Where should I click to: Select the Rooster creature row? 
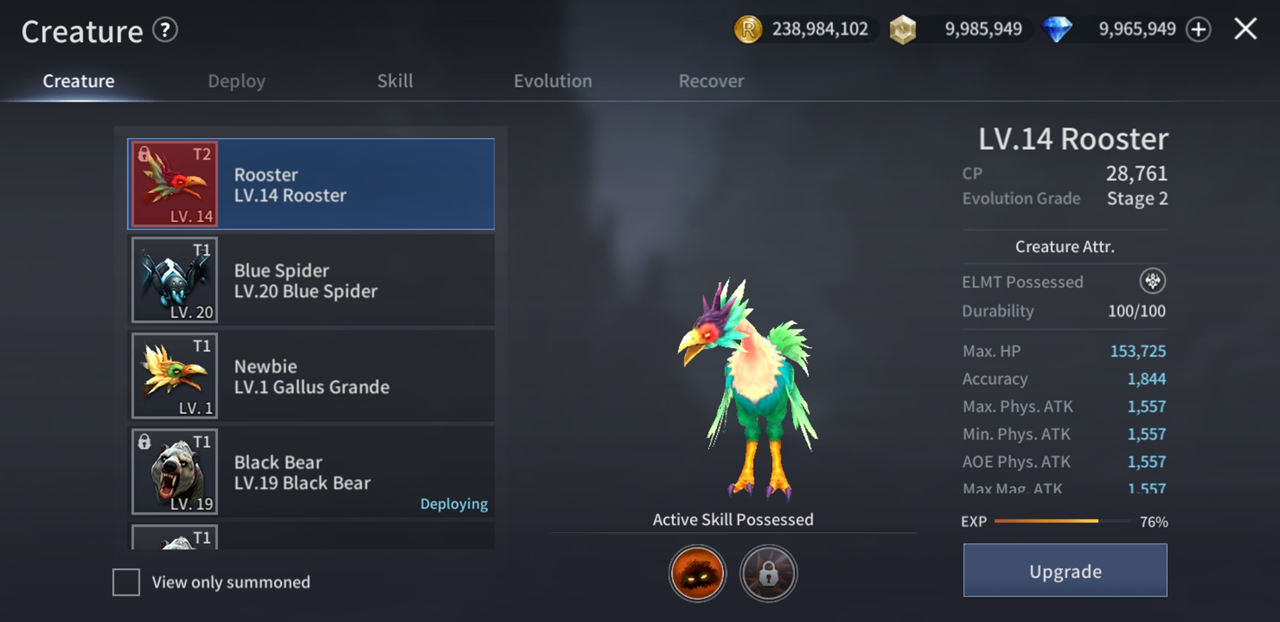pos(311,185)
